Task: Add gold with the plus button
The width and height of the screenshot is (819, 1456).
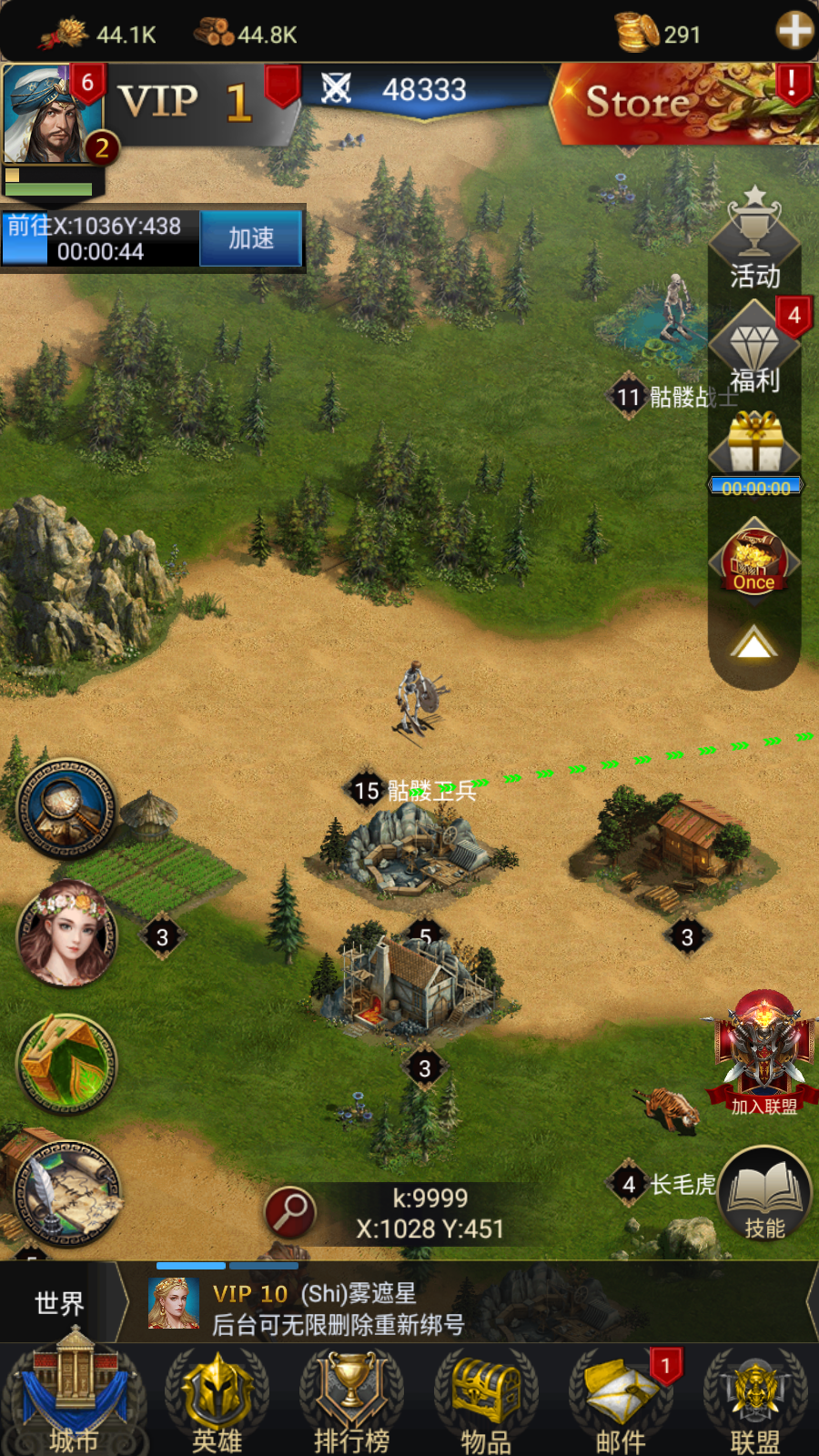Action: 794,31
